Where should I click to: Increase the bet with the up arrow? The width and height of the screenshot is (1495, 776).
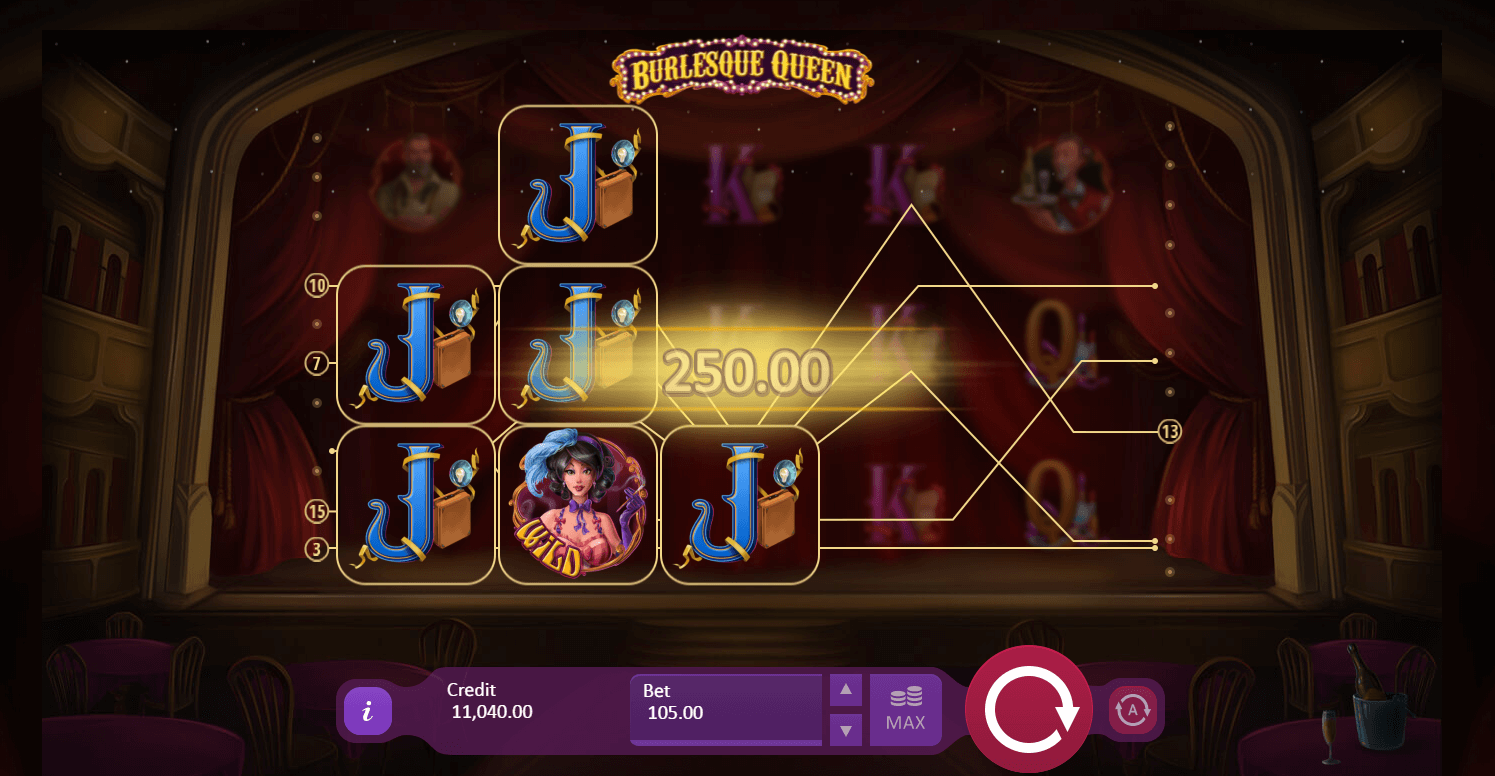click(x=845, y=689)
